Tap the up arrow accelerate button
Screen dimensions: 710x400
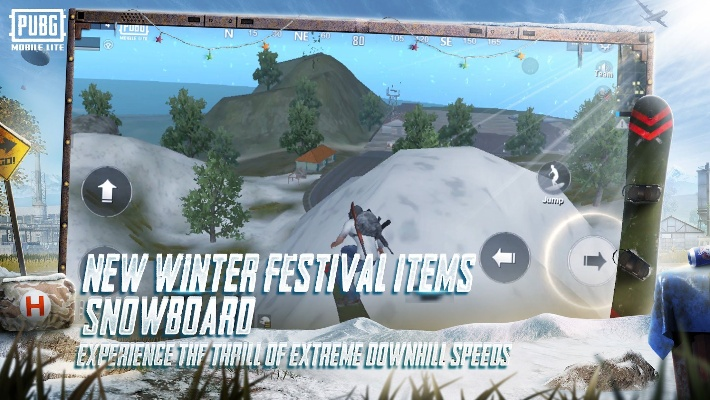click(106, 192)
